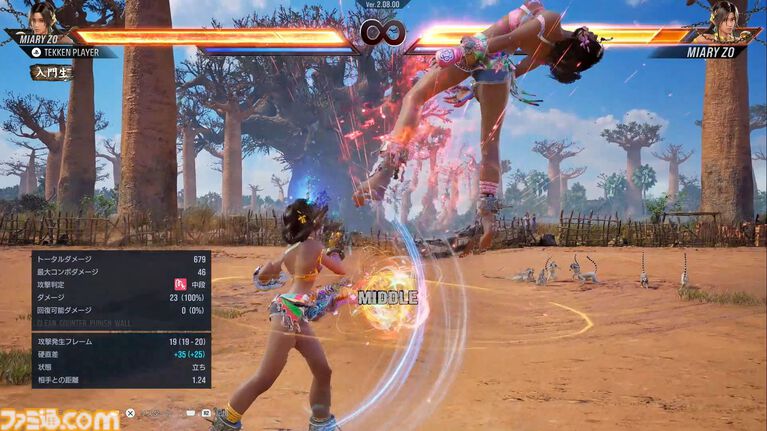Image resolution: width=767 pixels, height=431 pixels.
Task: Click the right player's Miary Zo portrait
Action: click(725, 18)
